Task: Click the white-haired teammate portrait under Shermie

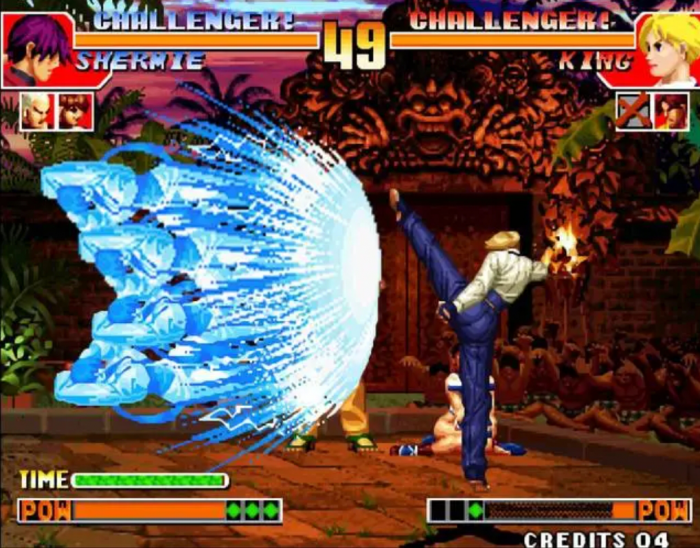Action: coord(37,110)
